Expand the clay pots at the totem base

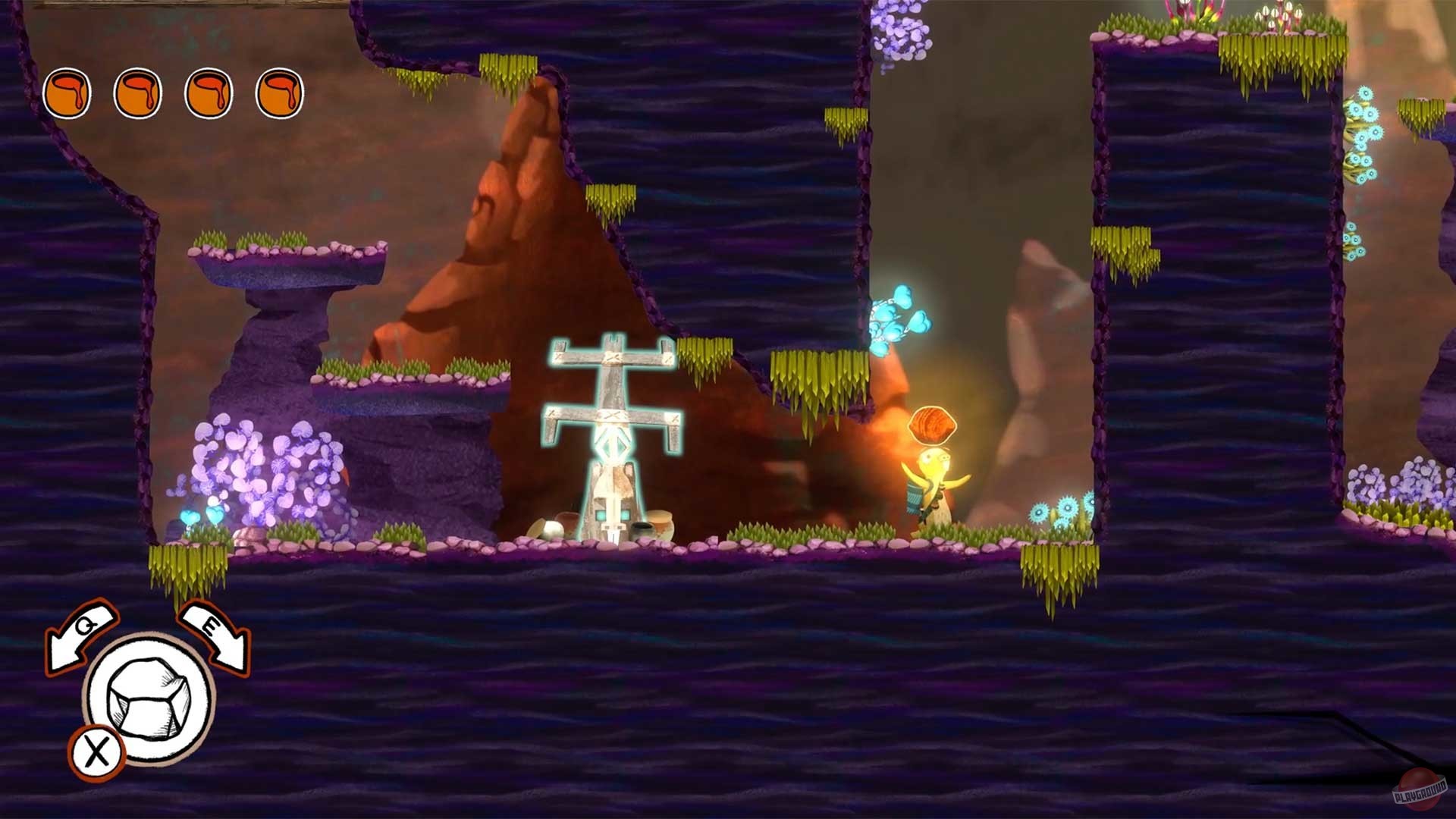pos(660,523)
